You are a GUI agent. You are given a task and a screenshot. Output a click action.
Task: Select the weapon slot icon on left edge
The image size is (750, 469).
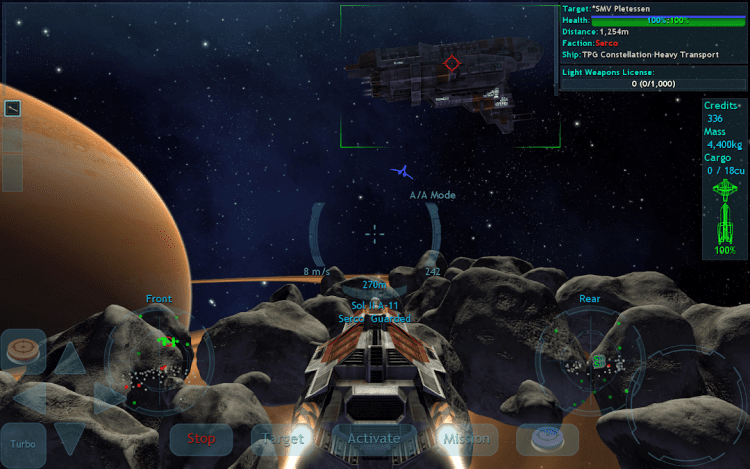click(x=13, y=108)
